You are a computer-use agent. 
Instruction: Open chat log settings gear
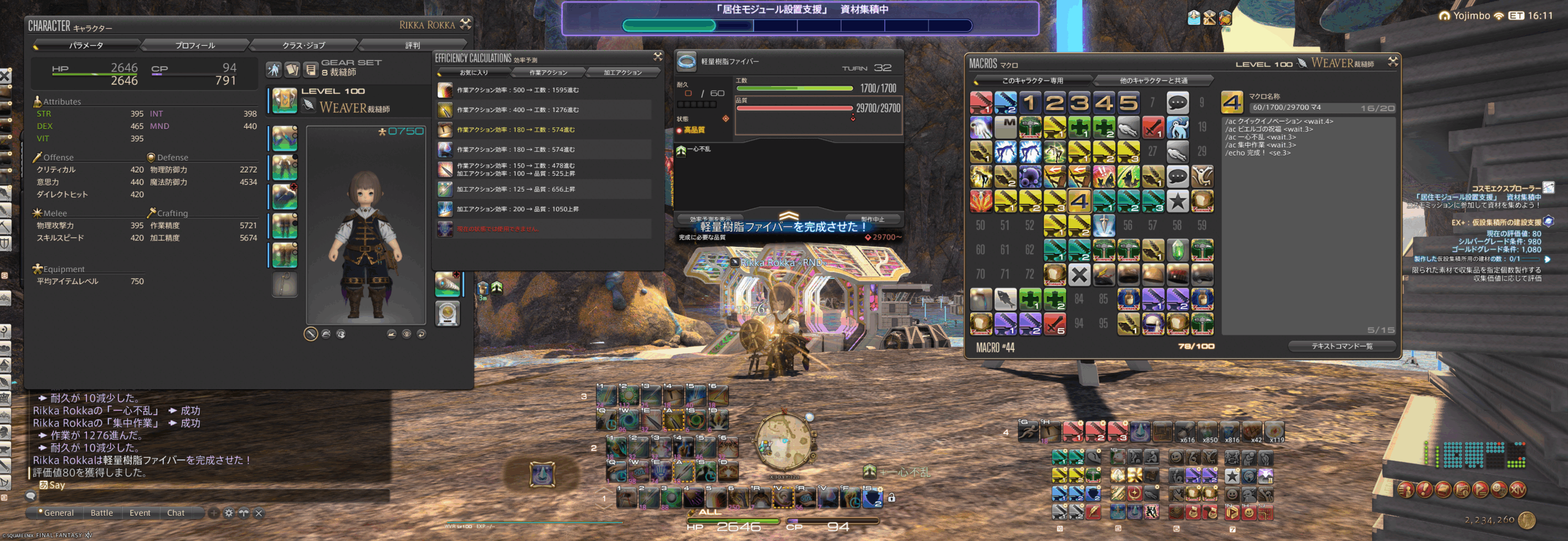pyautogui.click(x=228, y=513)
